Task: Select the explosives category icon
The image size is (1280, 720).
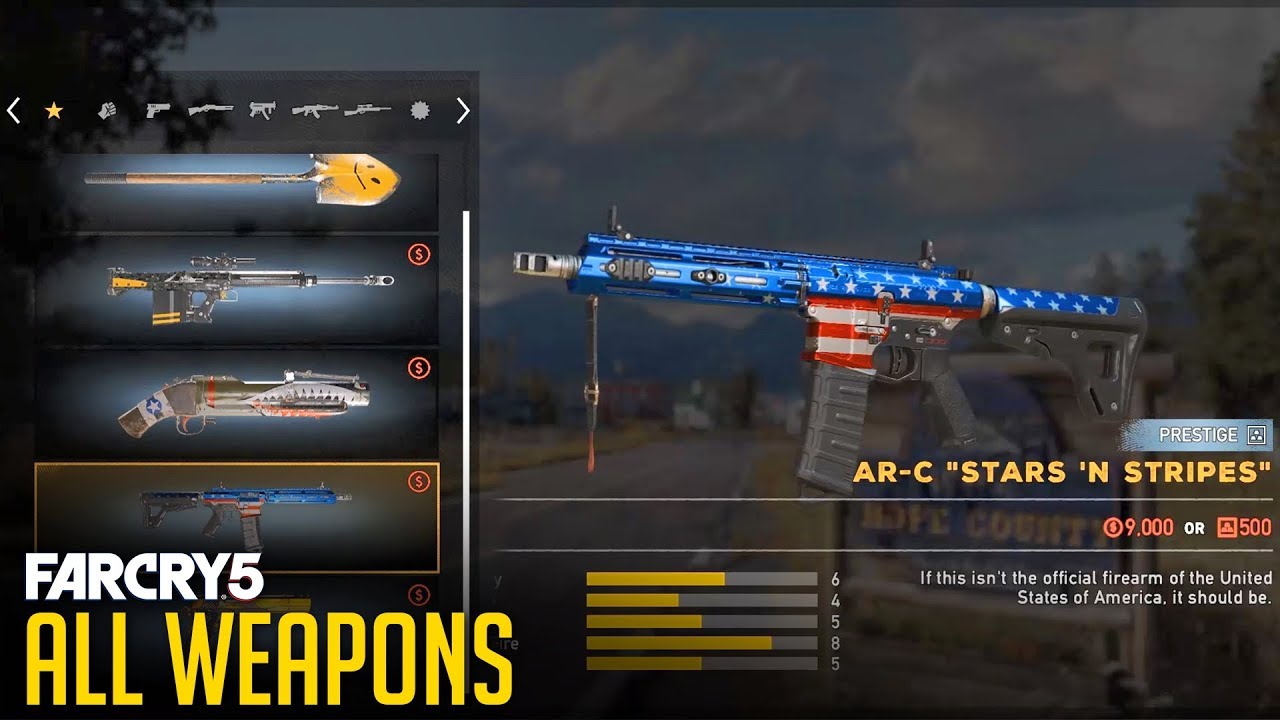Action: tap(420, 110)
